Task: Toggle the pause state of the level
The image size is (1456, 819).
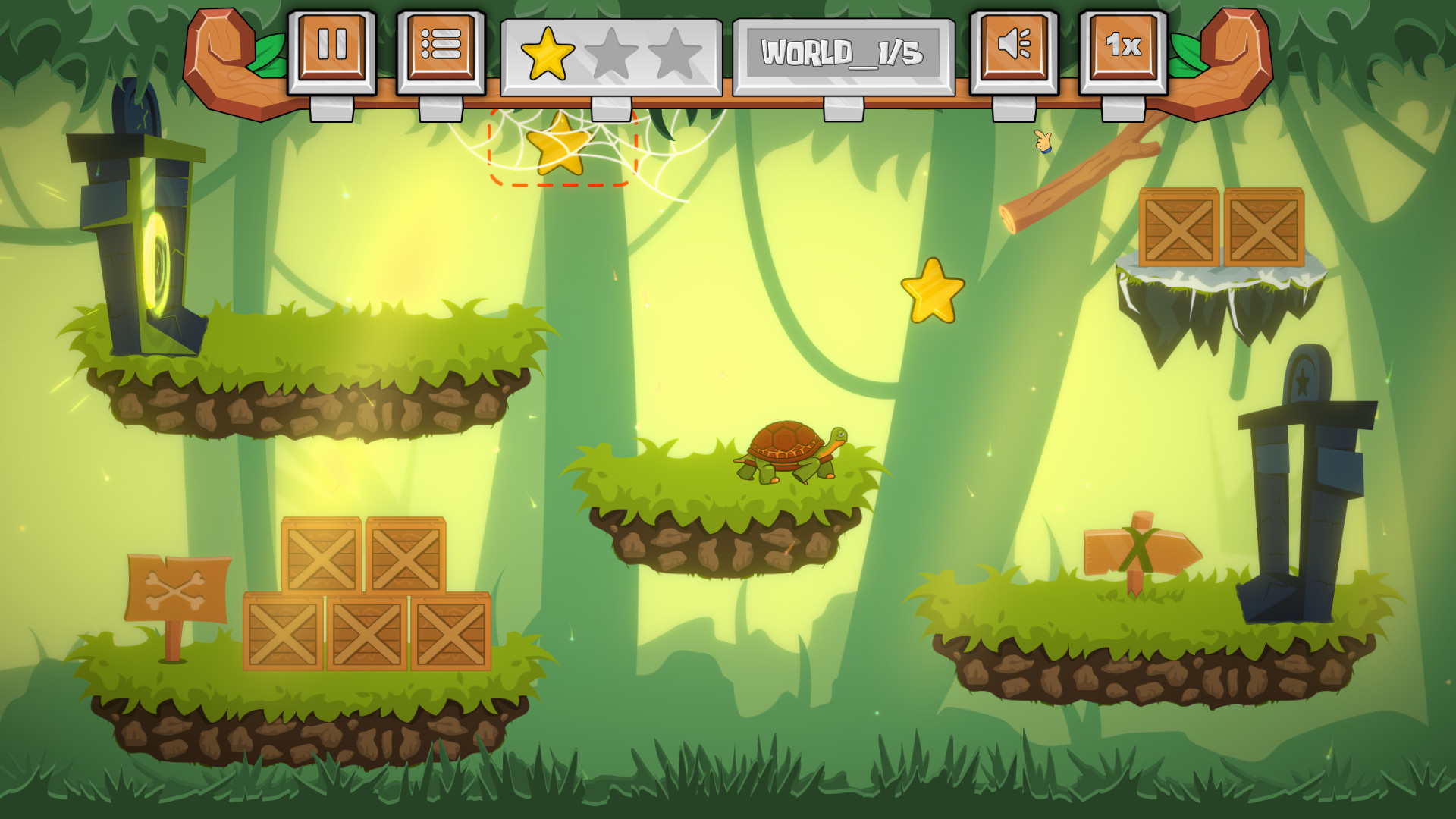Action: (x=334, y=47)
